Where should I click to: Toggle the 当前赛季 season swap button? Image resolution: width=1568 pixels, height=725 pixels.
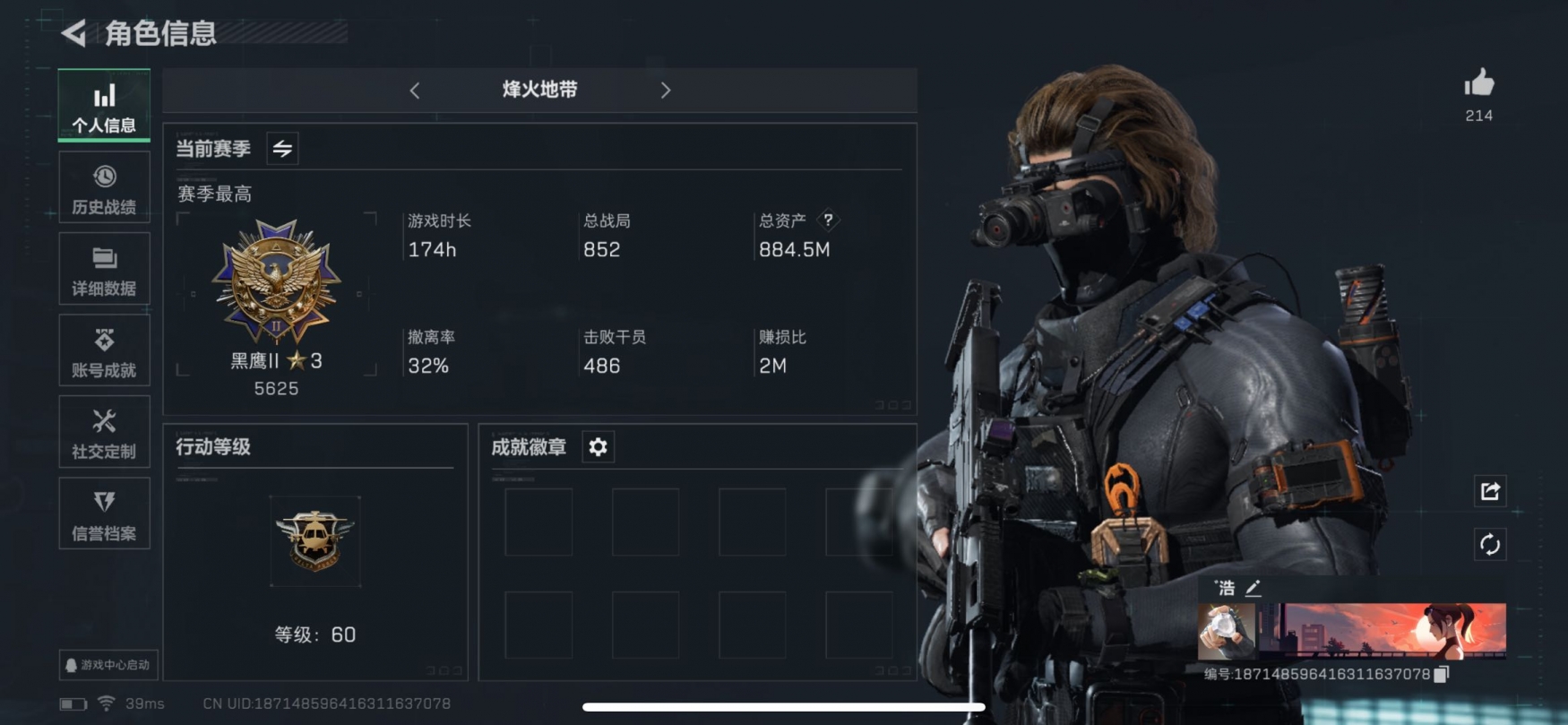(282, 149)
